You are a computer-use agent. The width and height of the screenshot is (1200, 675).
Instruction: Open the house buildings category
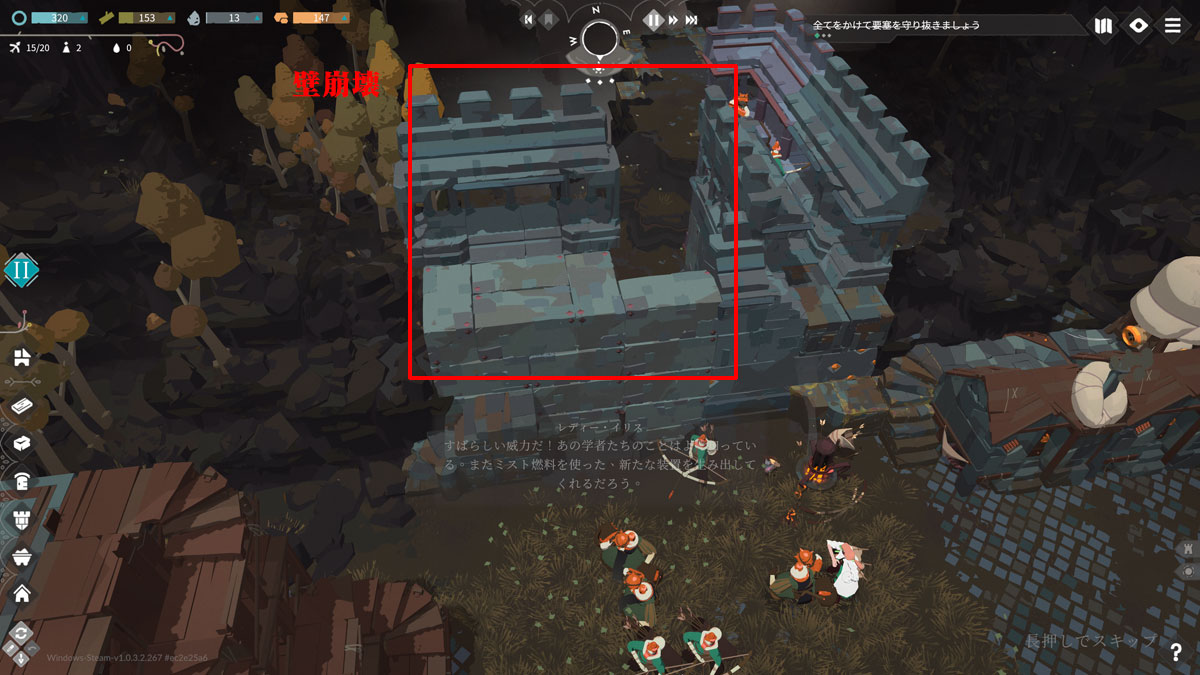[x=21, y=593]
